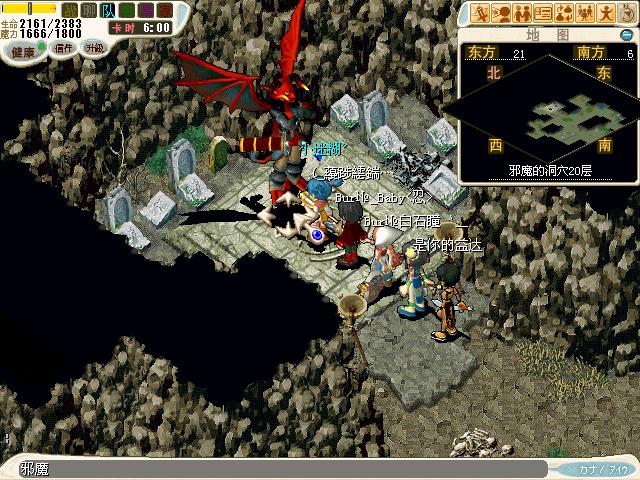Open the talking head chat icon
The image size is (640, 480).
tap(502, 13)
